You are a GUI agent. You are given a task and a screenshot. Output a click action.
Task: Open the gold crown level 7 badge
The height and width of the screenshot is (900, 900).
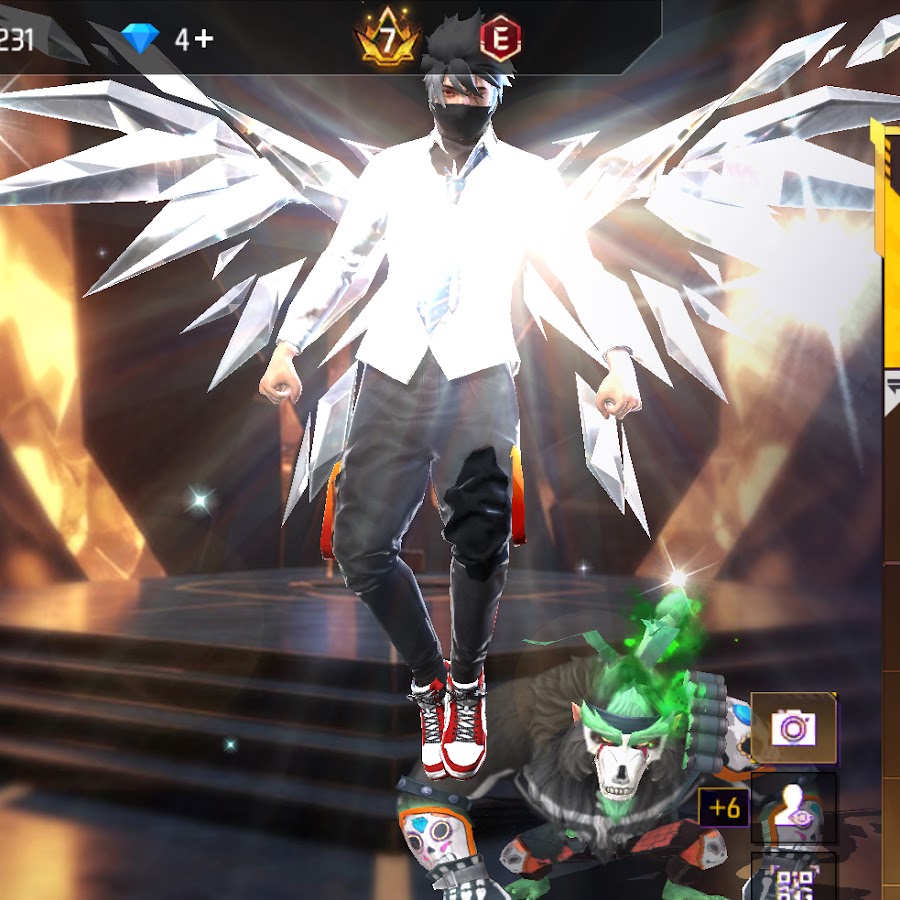[x=385, y=41]
